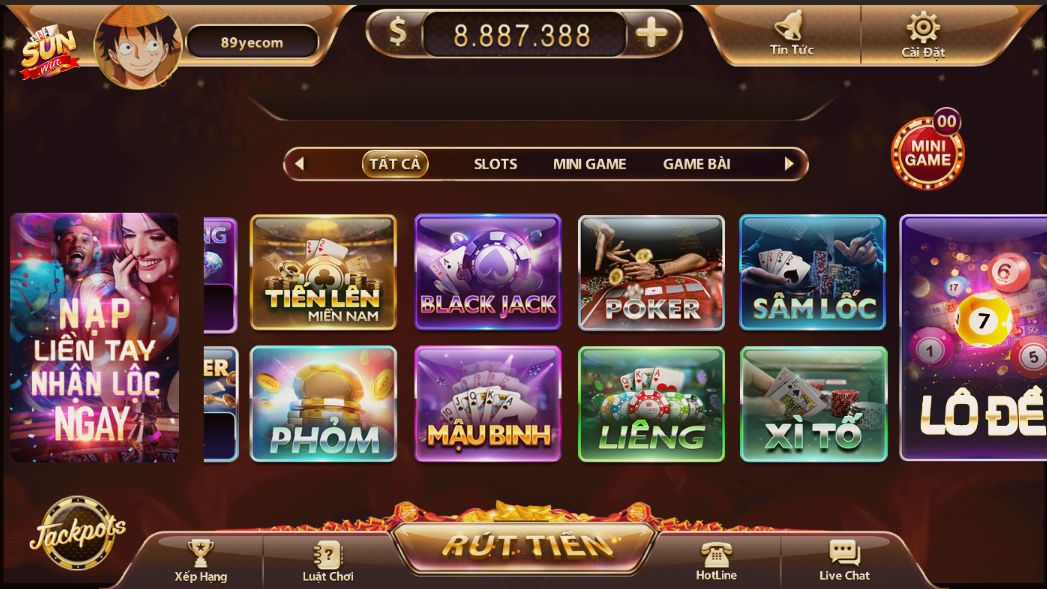Open the round red Mini Game badge
The image size is (1047, 589).
(x=927, y=152)
